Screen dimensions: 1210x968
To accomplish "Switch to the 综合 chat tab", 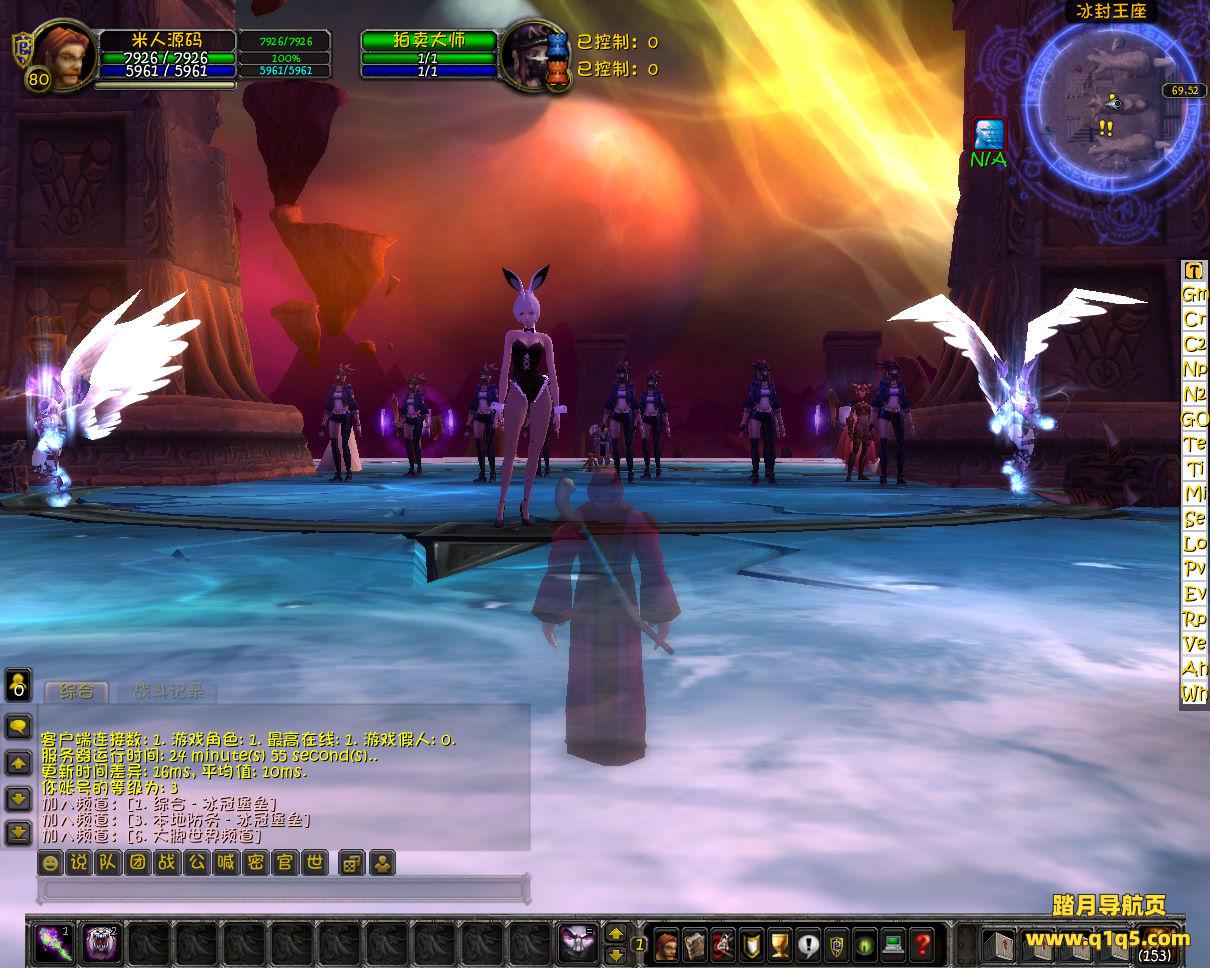I will click(77, 691).
